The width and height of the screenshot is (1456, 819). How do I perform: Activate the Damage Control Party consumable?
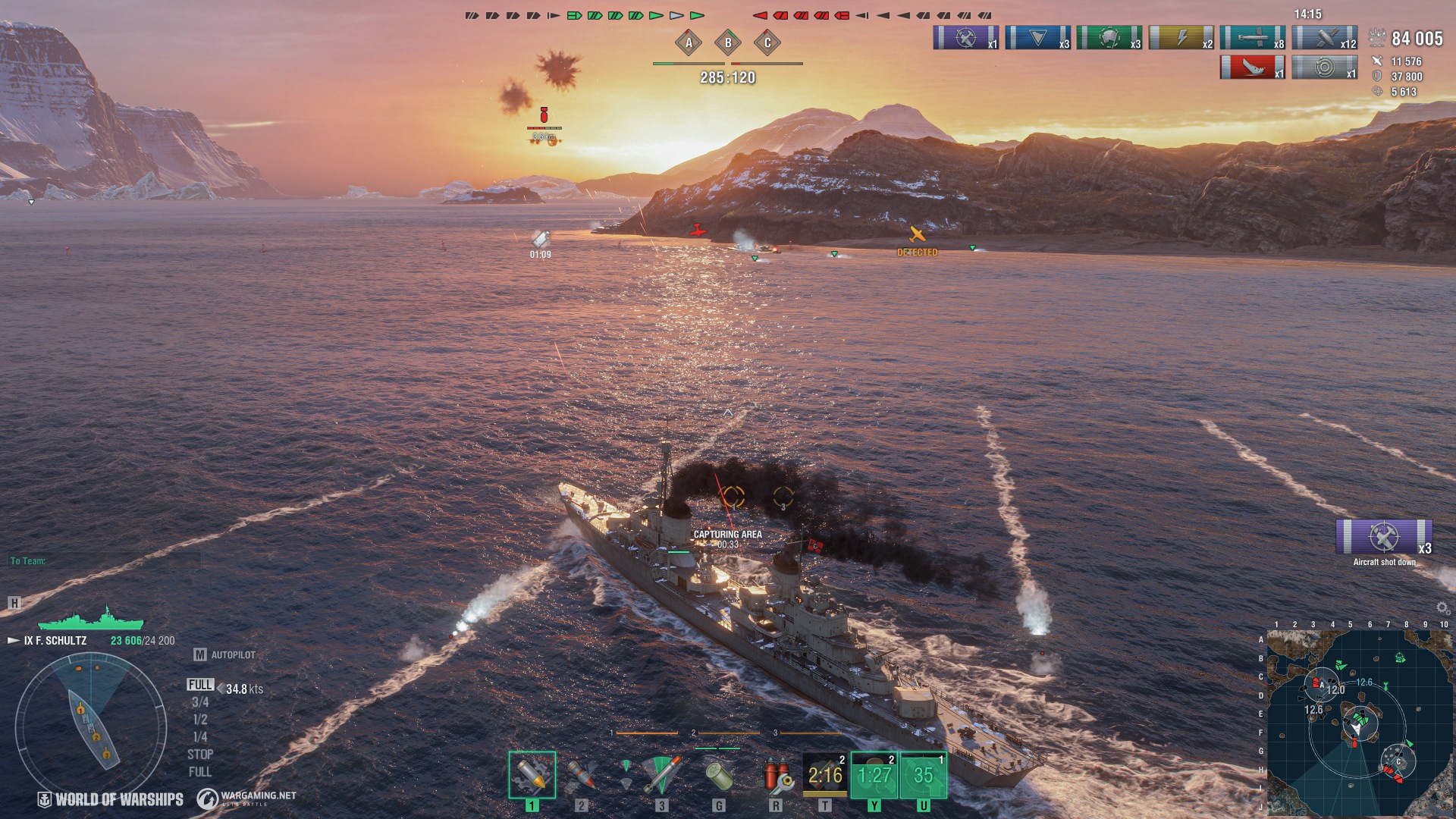[776, 774]
